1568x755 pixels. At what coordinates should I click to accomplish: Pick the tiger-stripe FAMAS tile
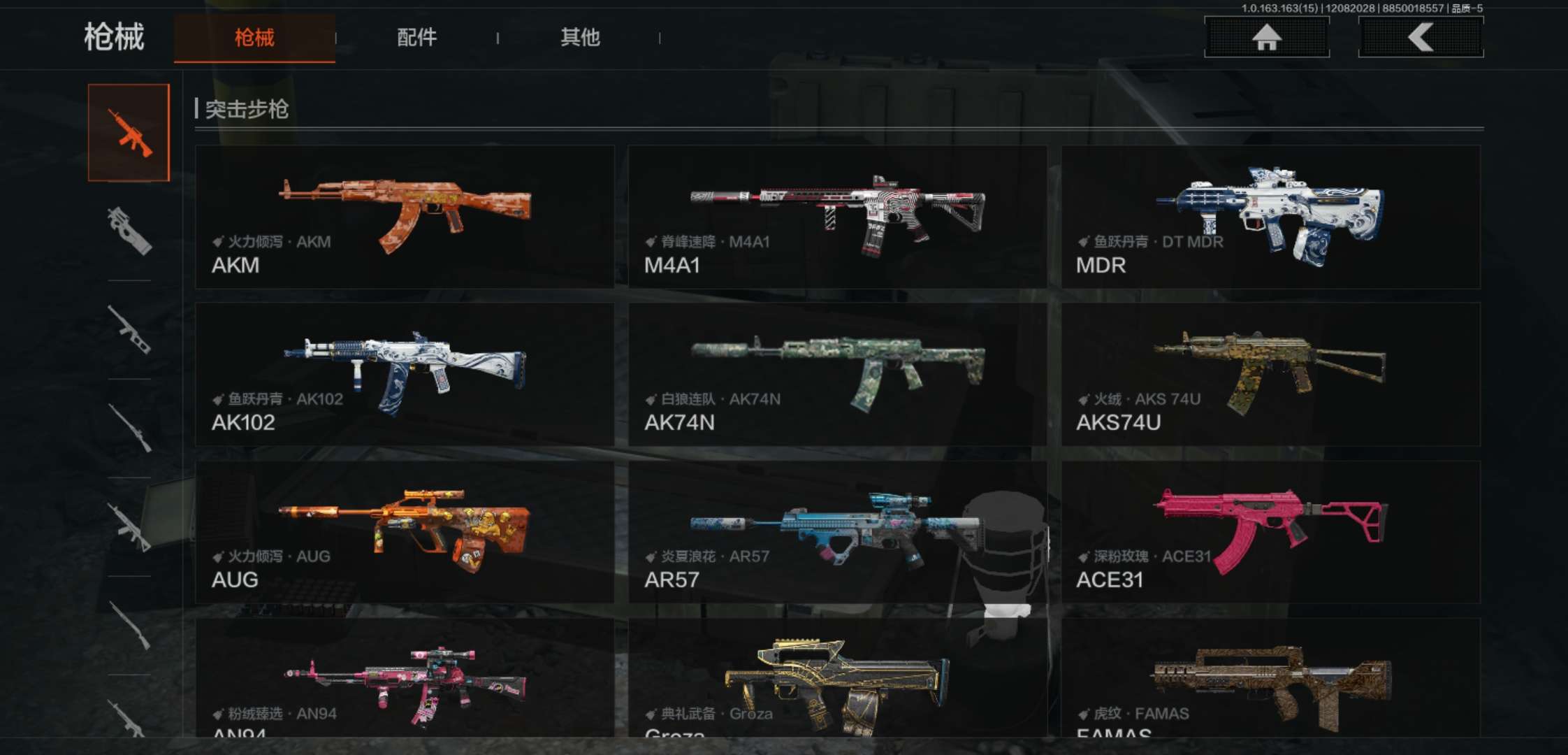tap(1270, 678)
